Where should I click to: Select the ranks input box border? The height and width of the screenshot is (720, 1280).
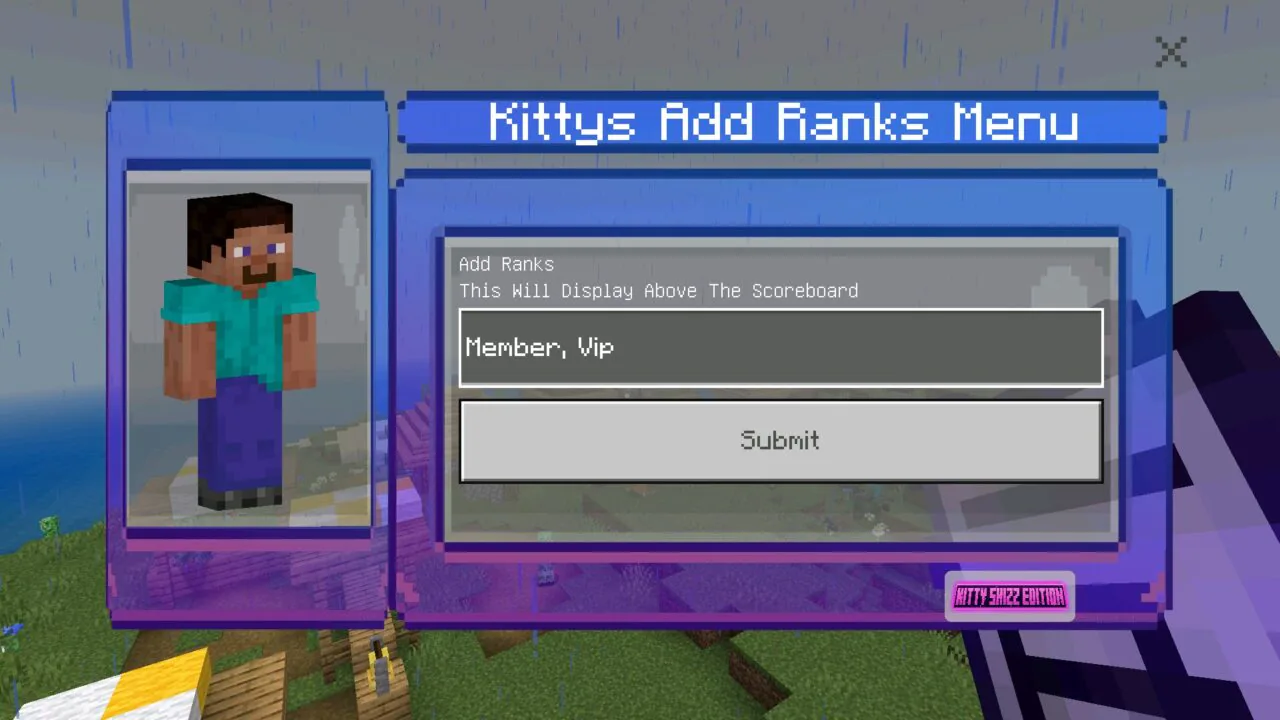(780, 311)
